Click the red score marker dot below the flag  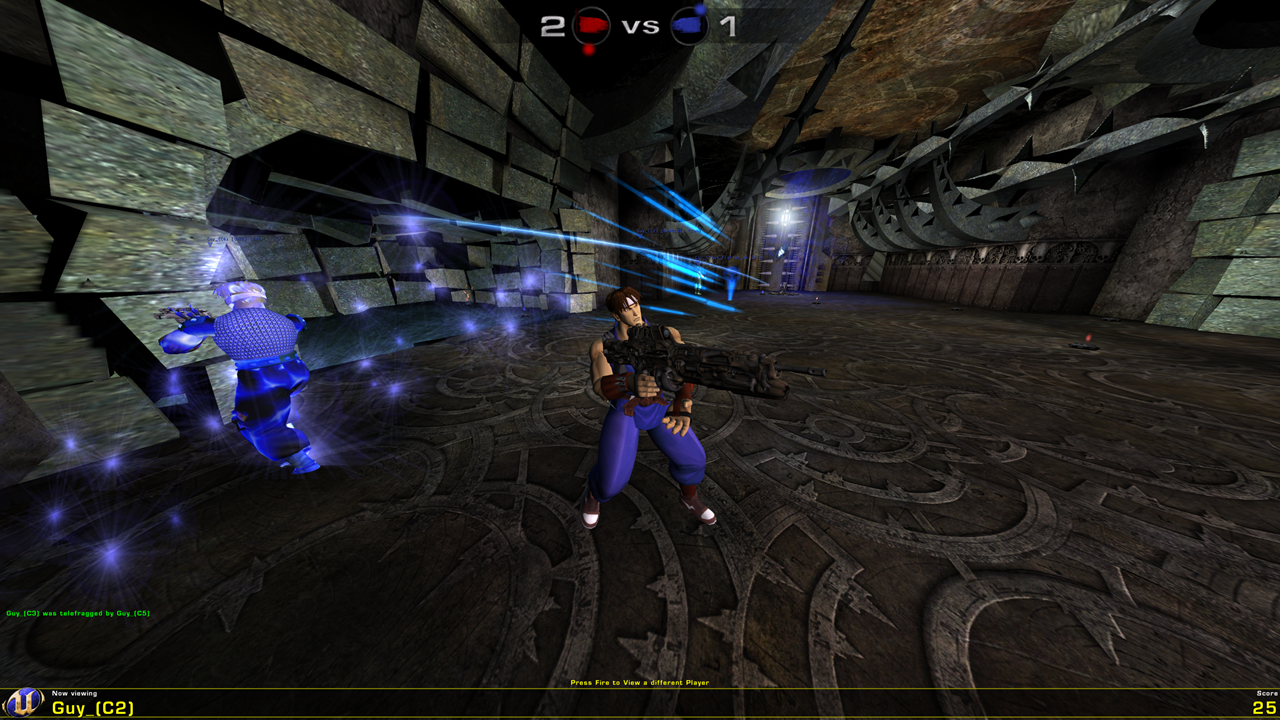tap(589, 50)
